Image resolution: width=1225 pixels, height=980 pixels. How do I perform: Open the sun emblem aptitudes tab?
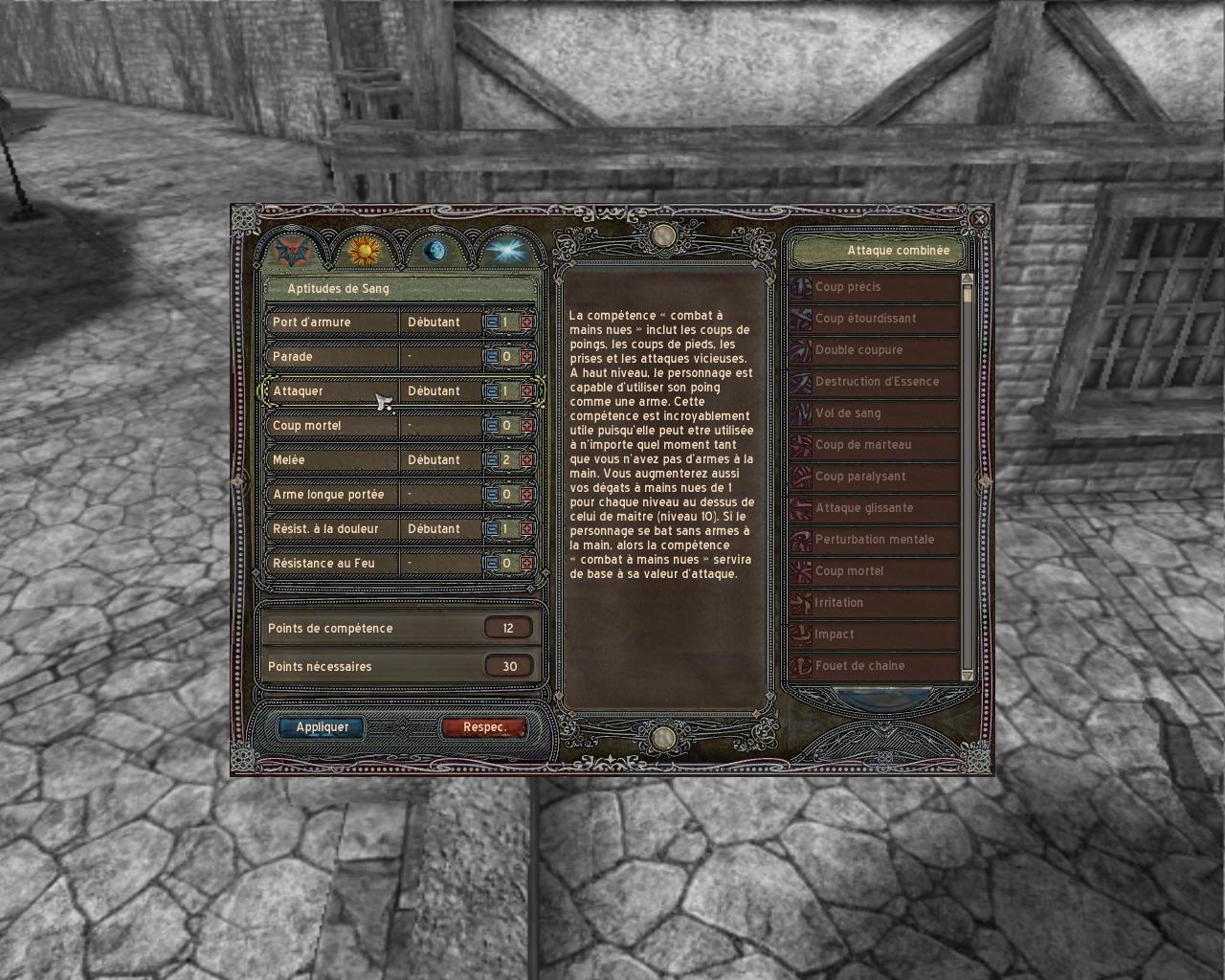click(x=364, y=252)
